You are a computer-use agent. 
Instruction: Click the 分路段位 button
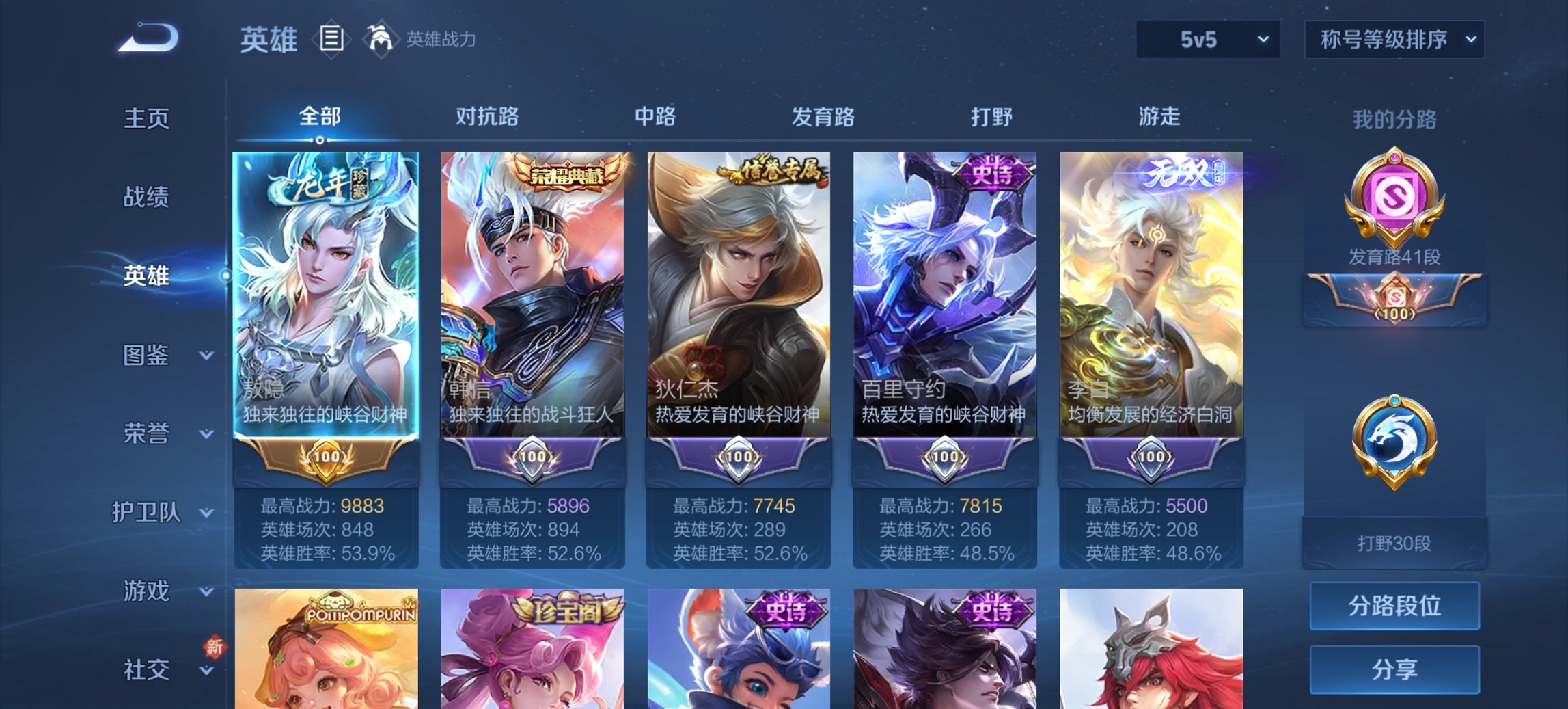click(x=1394, y=604)
